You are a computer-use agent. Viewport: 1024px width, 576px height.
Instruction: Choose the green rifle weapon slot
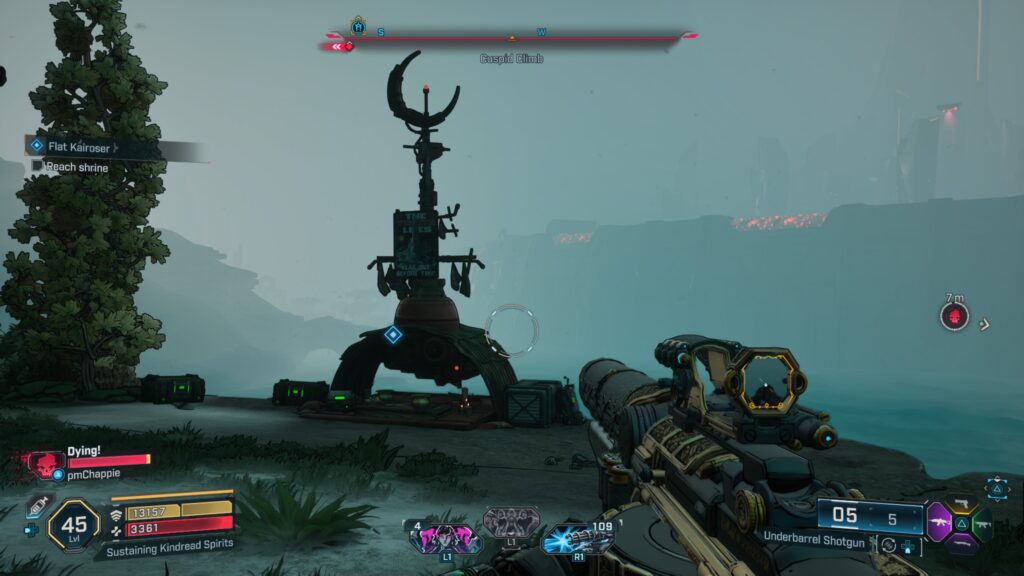click(x=982, y=522)
